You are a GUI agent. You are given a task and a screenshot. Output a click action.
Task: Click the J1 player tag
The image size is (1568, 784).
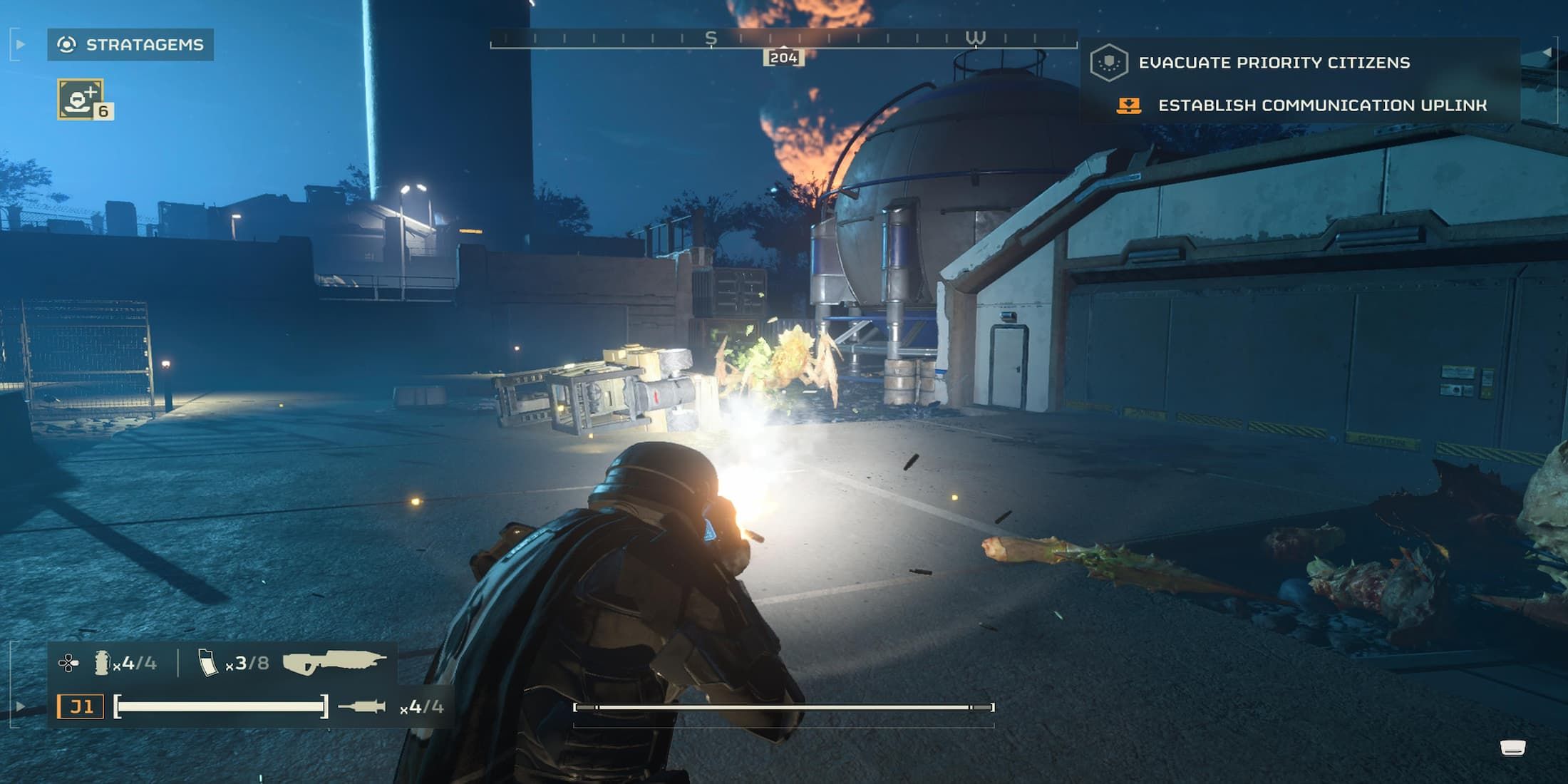click(x=81, y=706)
